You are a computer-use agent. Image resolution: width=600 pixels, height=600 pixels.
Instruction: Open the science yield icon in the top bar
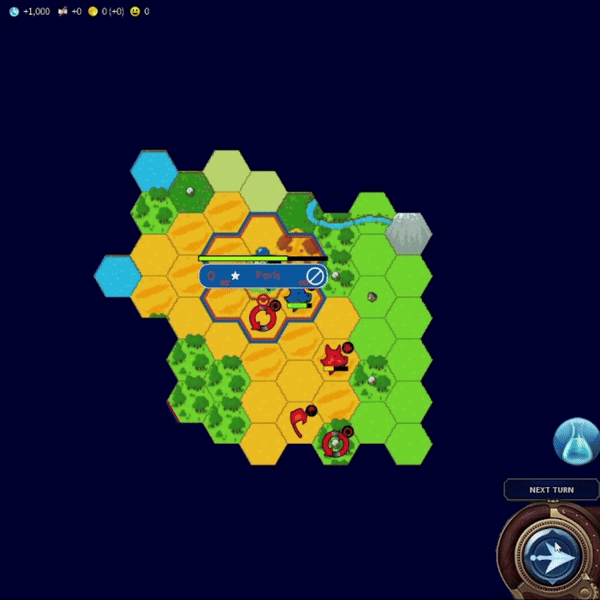[14, 11]
